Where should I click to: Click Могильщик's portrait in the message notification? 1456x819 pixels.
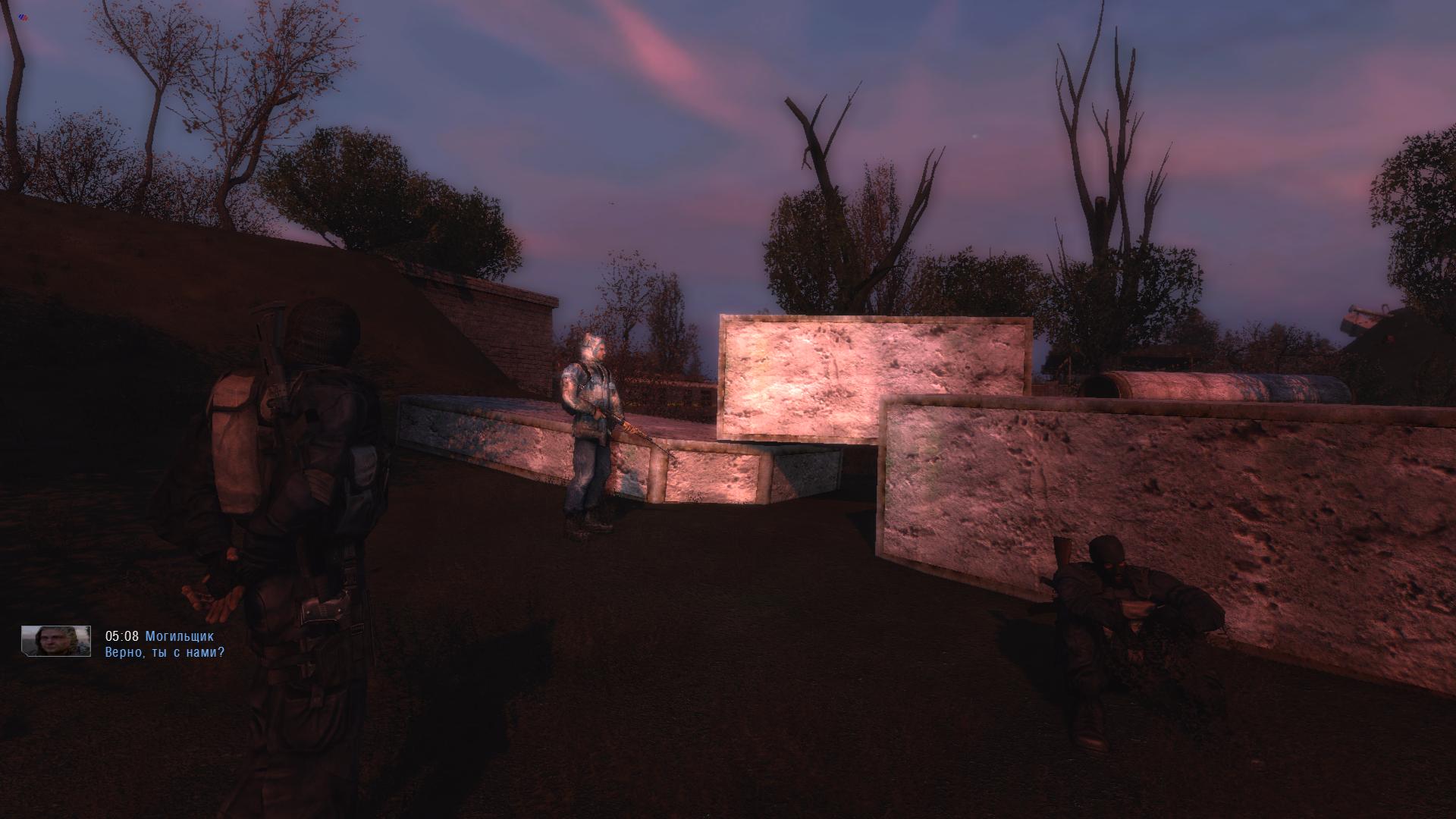point(56,642)
